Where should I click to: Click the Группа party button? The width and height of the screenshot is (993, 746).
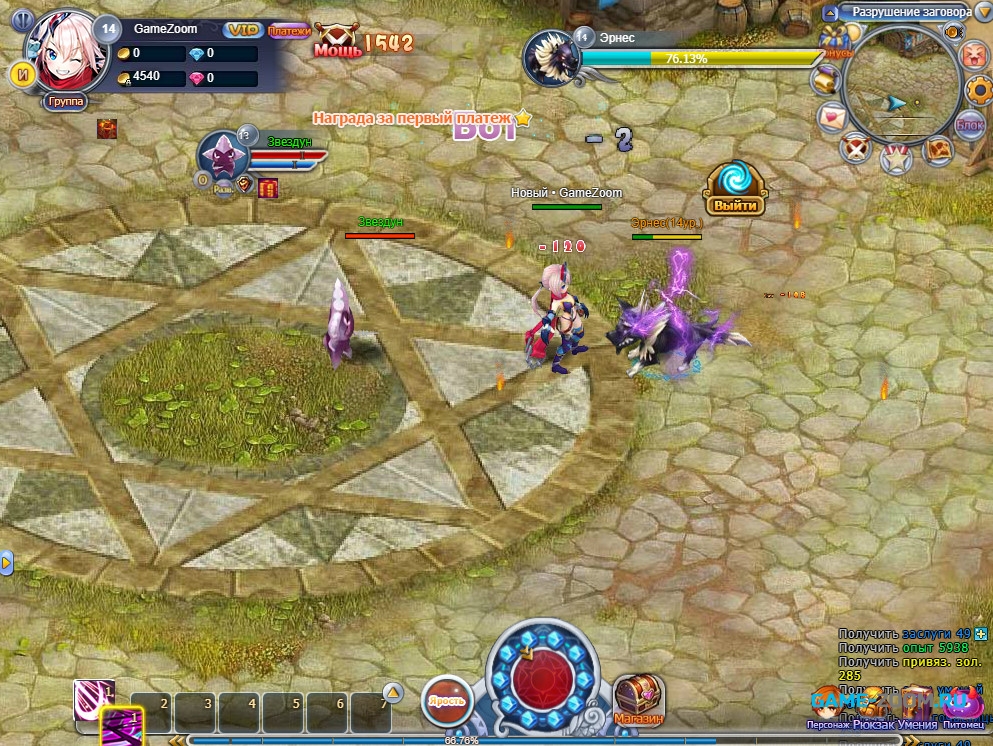[x=65, y=102]
